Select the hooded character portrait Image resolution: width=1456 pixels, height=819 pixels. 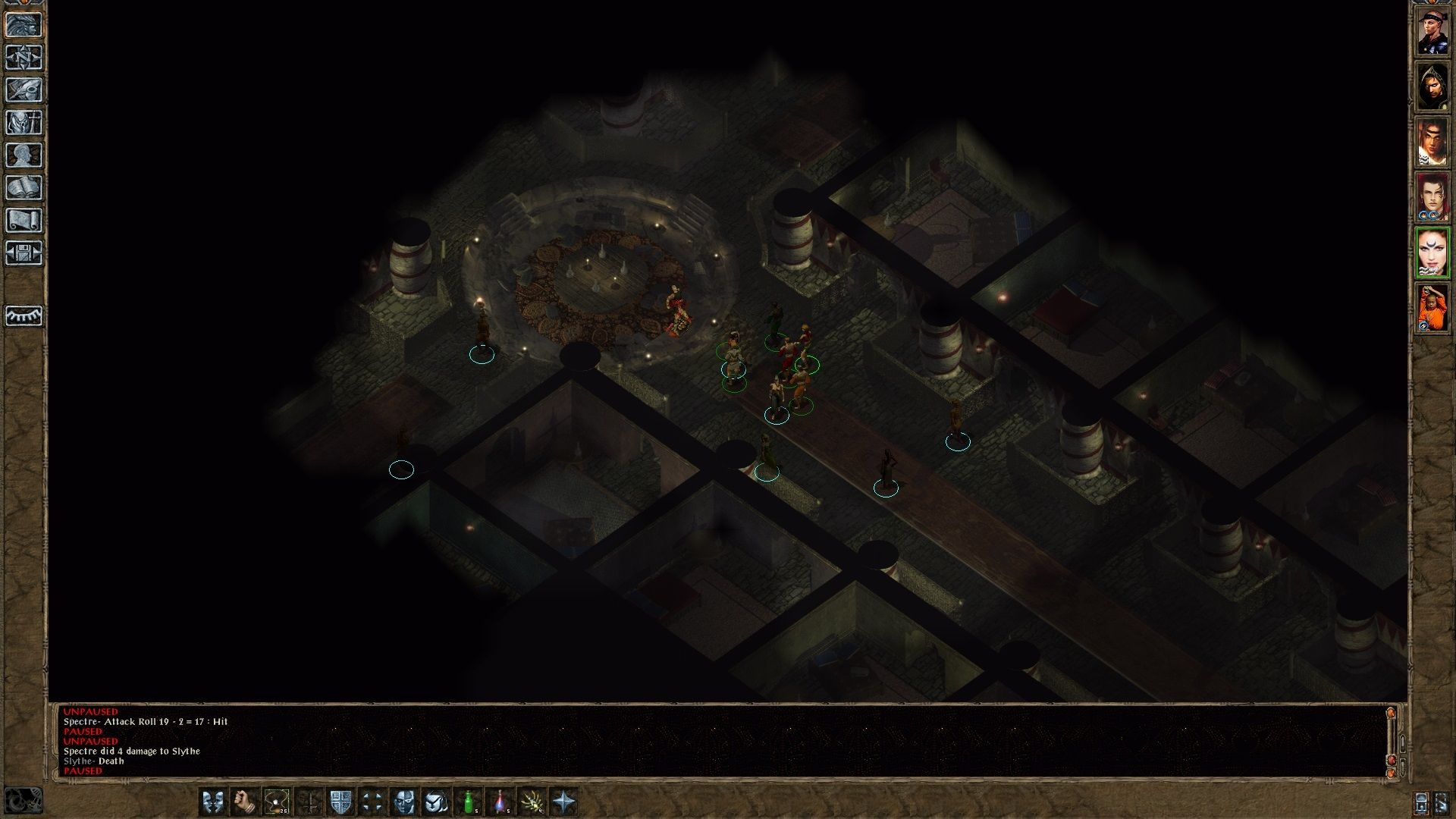pos(1432,86)
